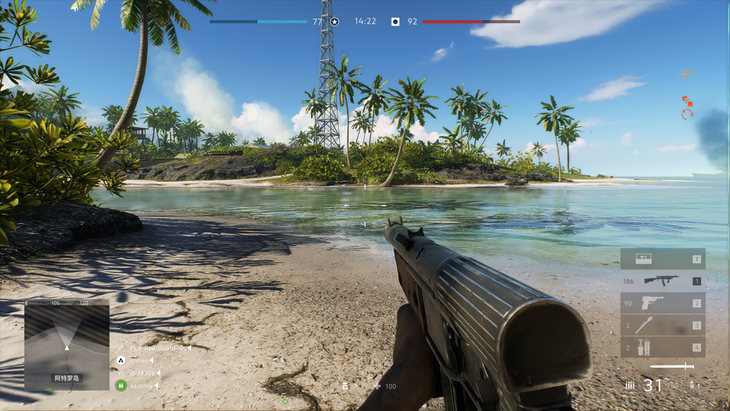This screenshot has height=411, width=730.
Task: Click the US team star emblem
Action: pyautogui.click(x=334, y=21)
